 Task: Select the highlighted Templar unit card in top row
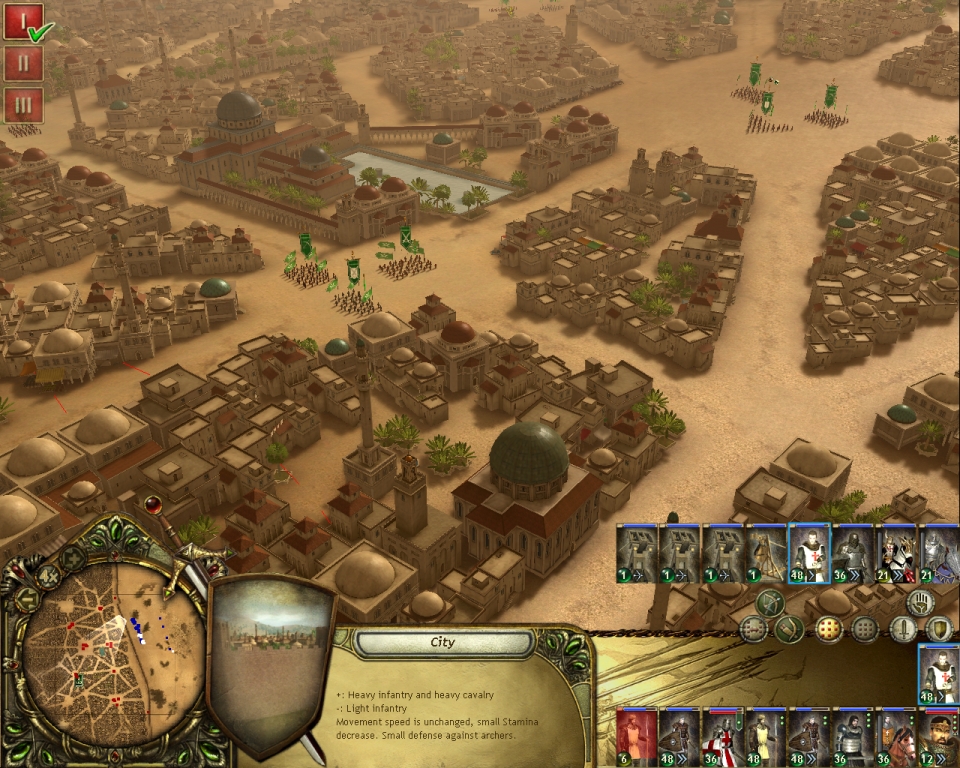pyautogui.click(x=809, y=553)
